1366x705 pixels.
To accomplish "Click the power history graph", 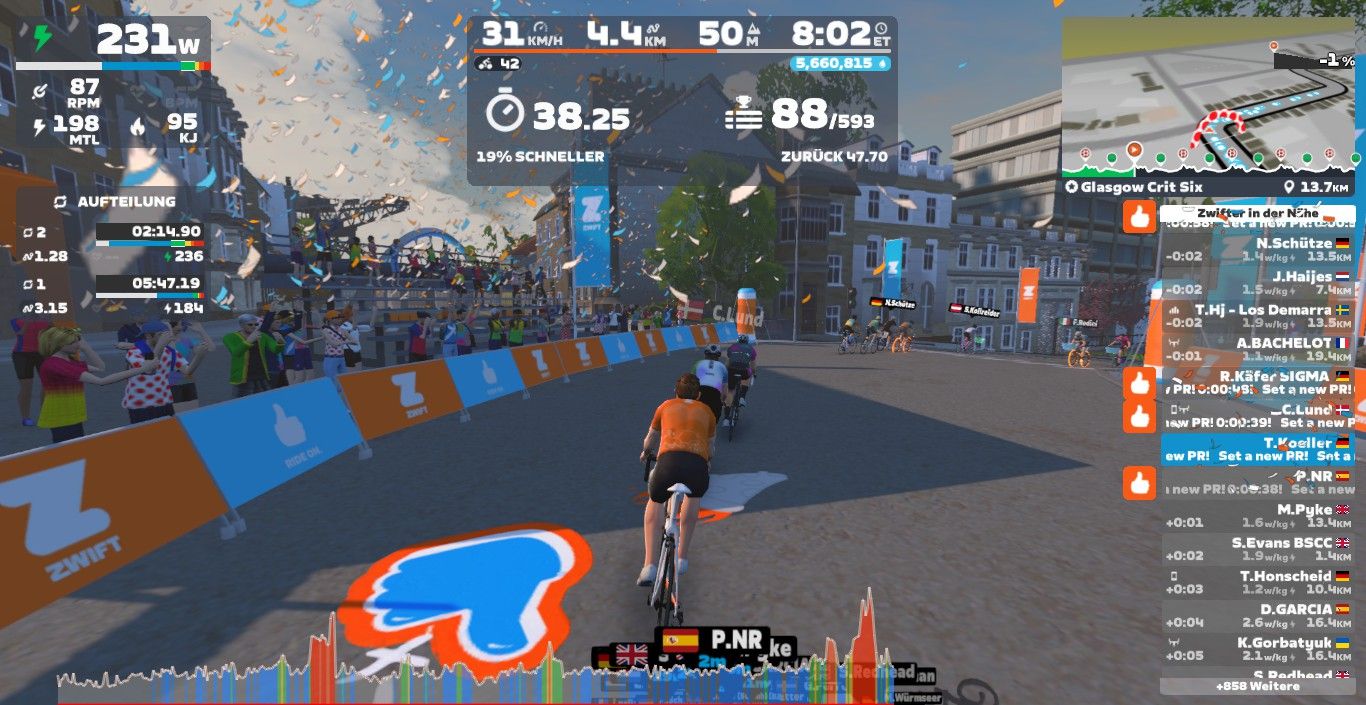I will click(x=480, y=672).
